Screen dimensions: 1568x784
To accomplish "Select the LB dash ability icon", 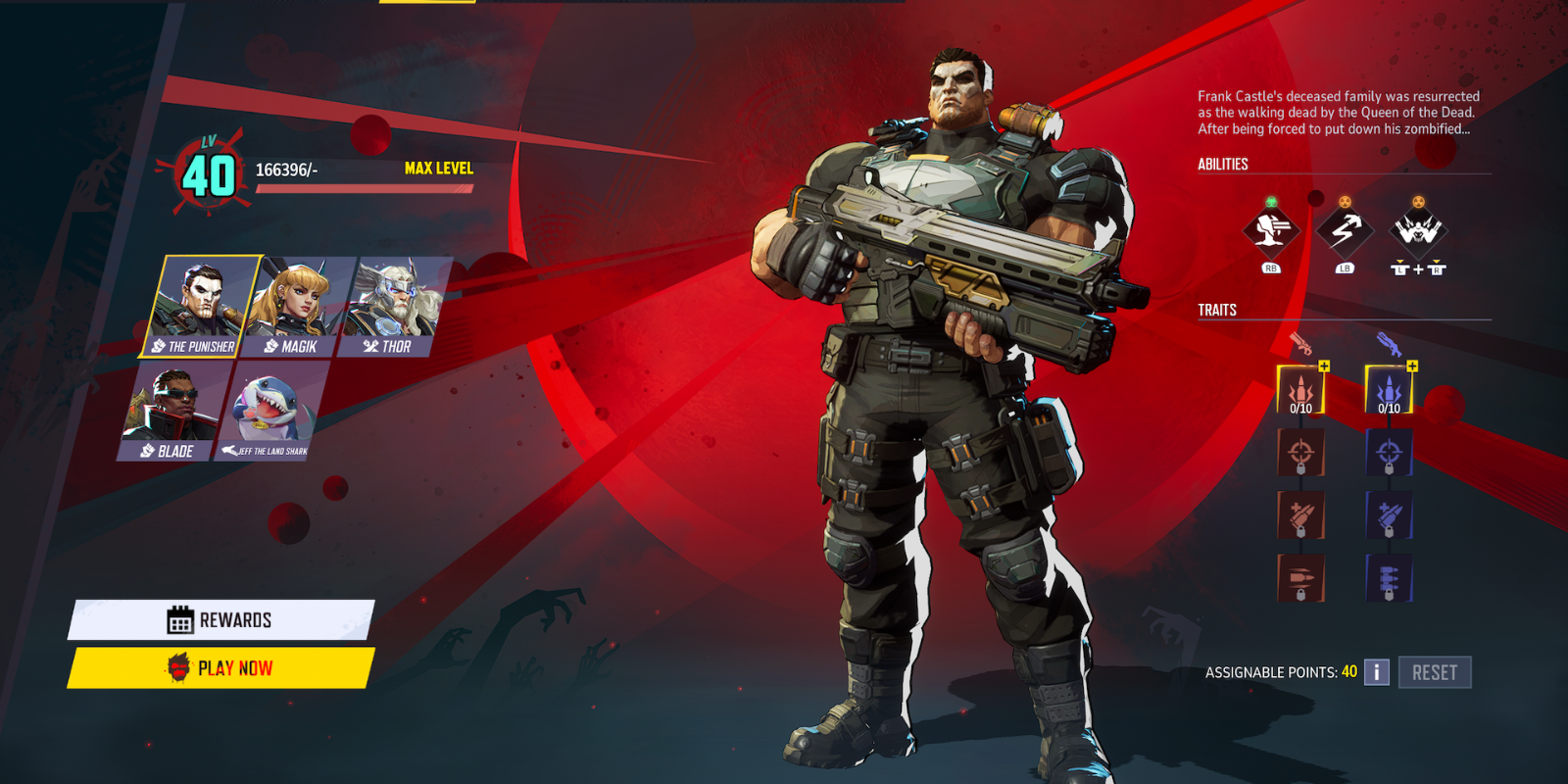I will point(1345,235).
